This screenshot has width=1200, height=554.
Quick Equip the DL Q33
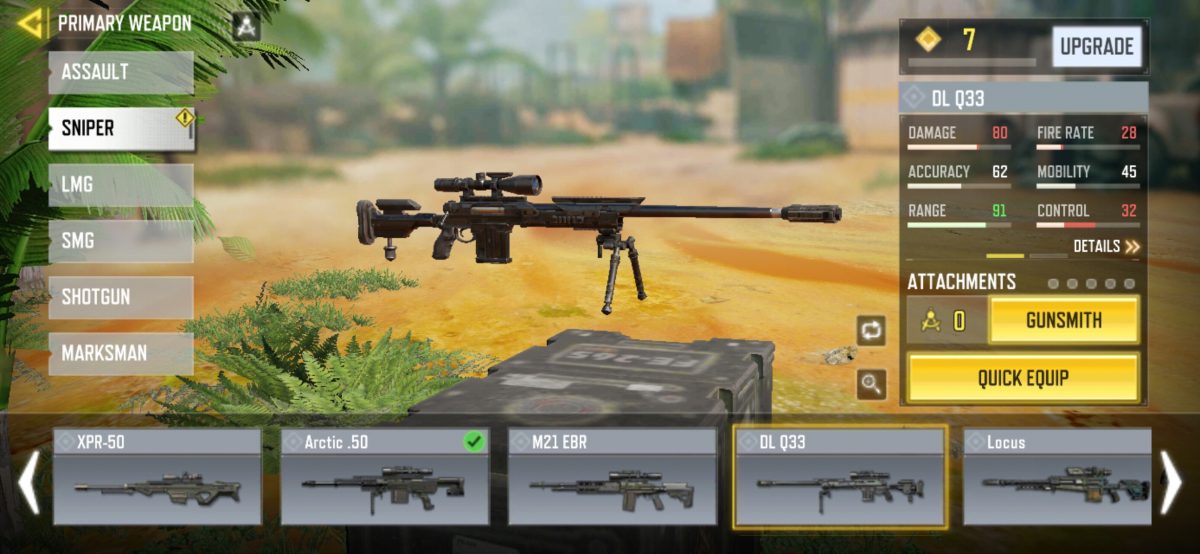click(1023, 378)
